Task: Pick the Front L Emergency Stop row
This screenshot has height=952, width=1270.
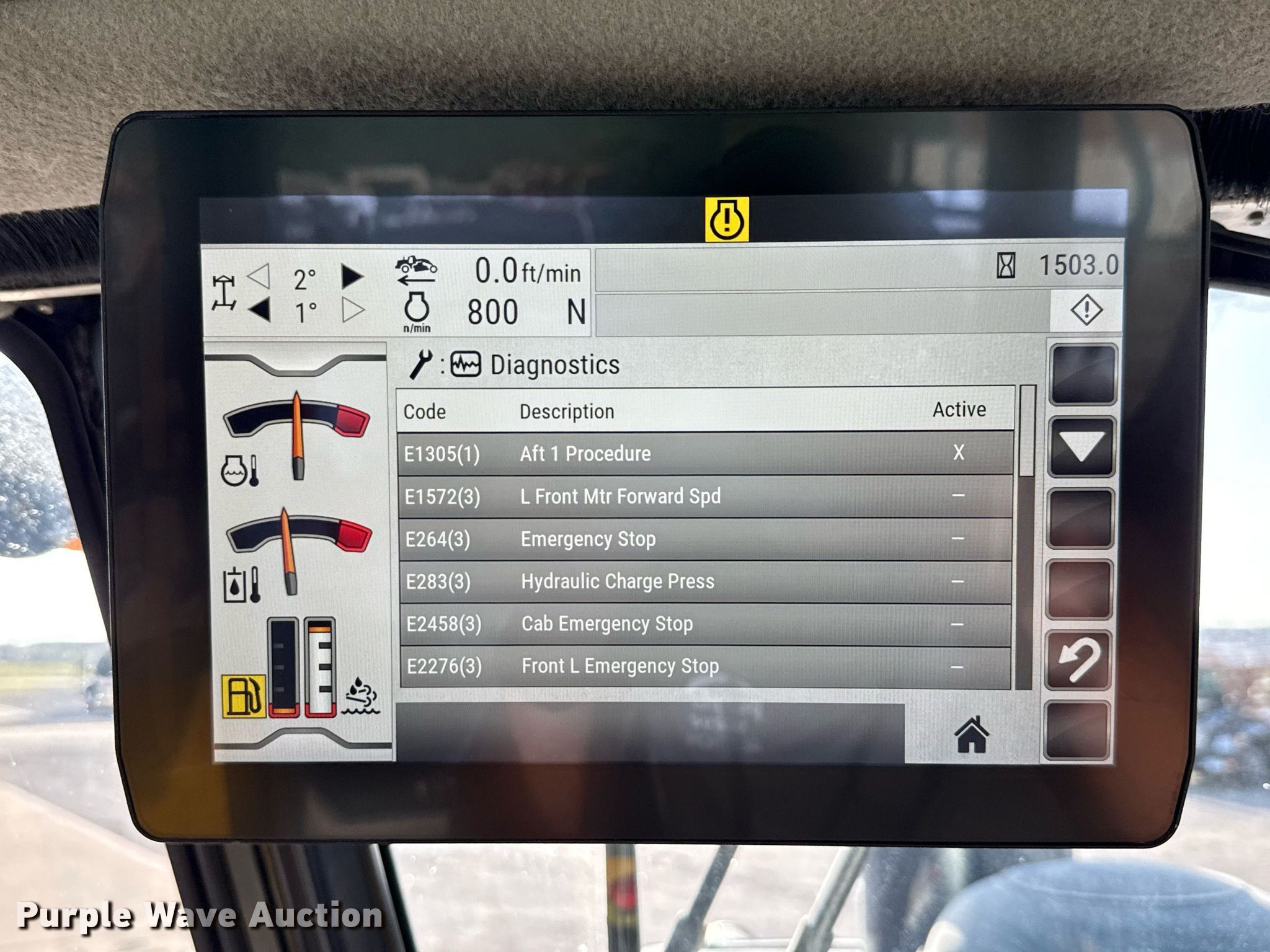Action: [706, 666]
